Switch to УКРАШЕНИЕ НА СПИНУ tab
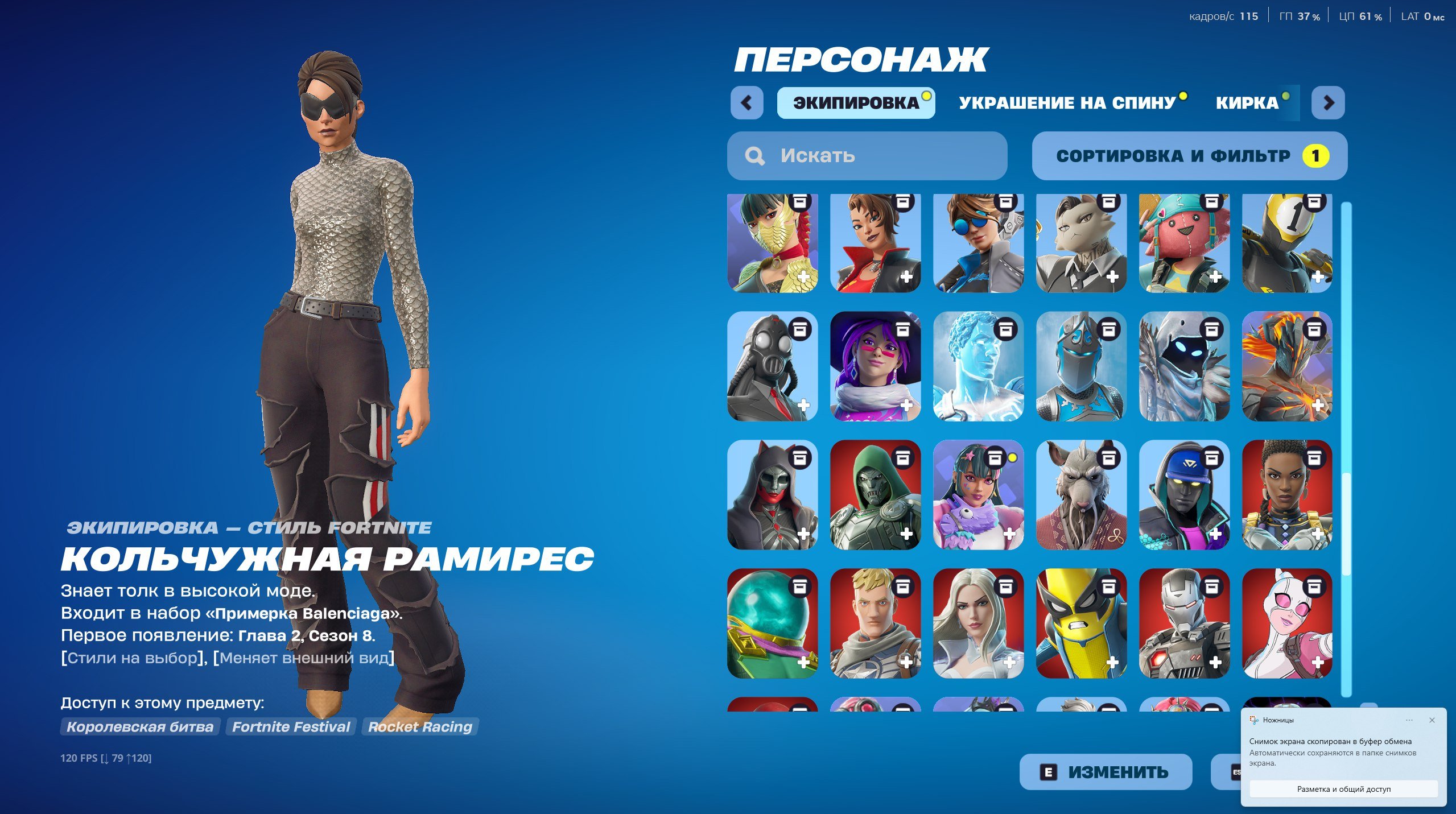The width and height of the screenshot is (1456, 814). 1070,102
